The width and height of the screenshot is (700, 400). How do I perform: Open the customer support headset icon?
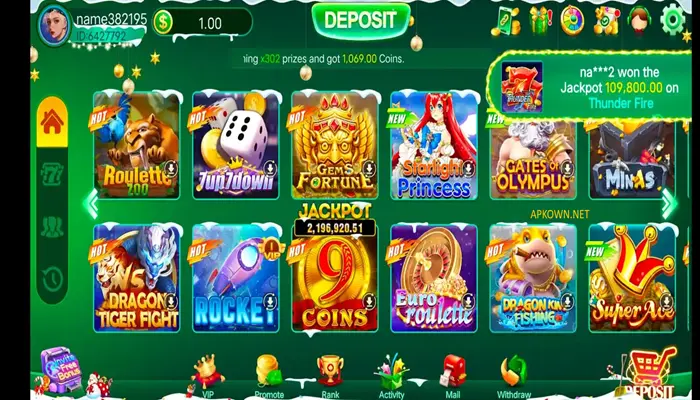tap(641, 19)
